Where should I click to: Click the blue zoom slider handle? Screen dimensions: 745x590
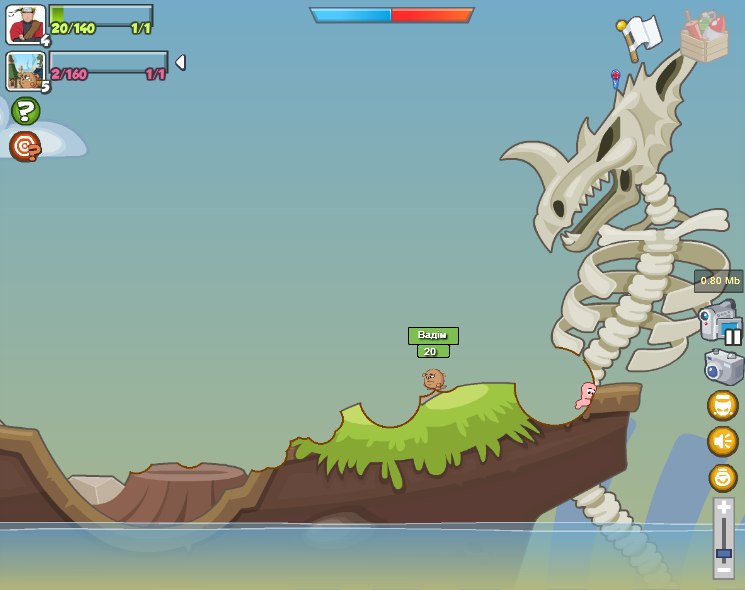tap(723, 553)
